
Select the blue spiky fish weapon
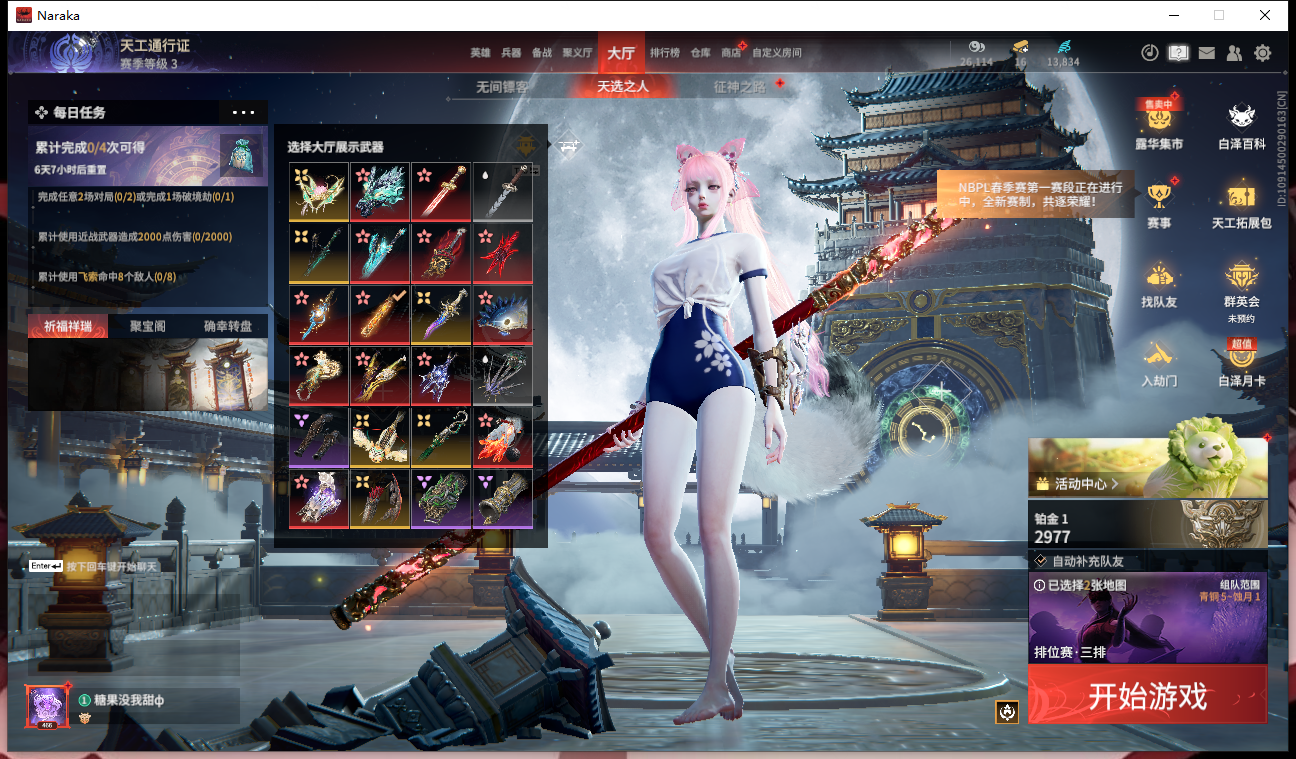502,315
